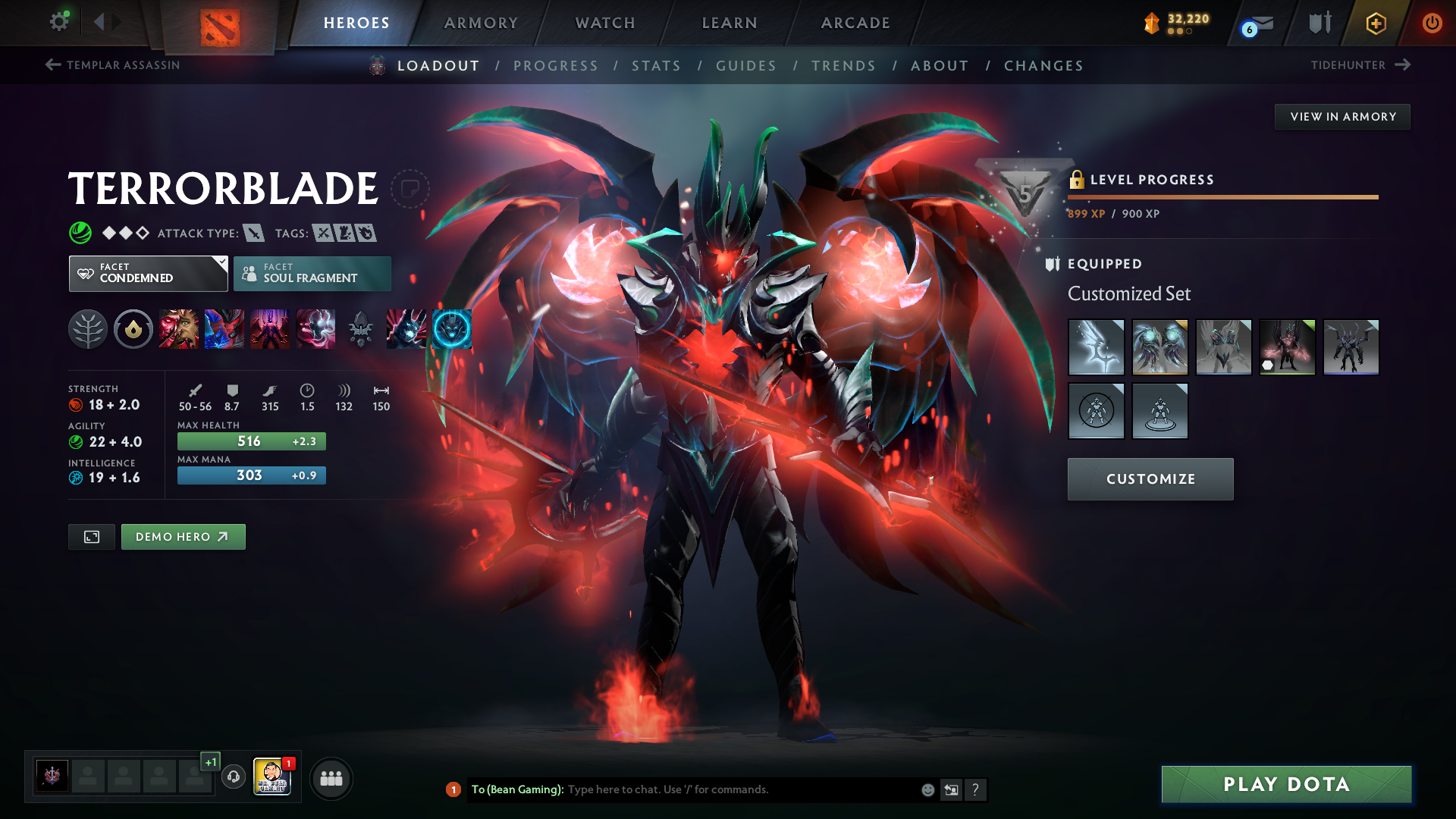Open the settings gear icon
This screenshot has height=819, width=1456.
[59, 21]
